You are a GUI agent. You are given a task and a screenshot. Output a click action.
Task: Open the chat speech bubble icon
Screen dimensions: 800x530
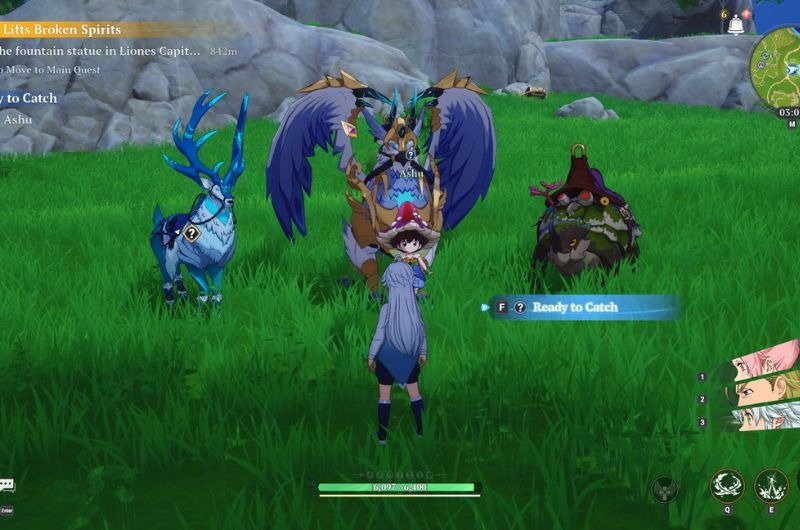[7, 485]
